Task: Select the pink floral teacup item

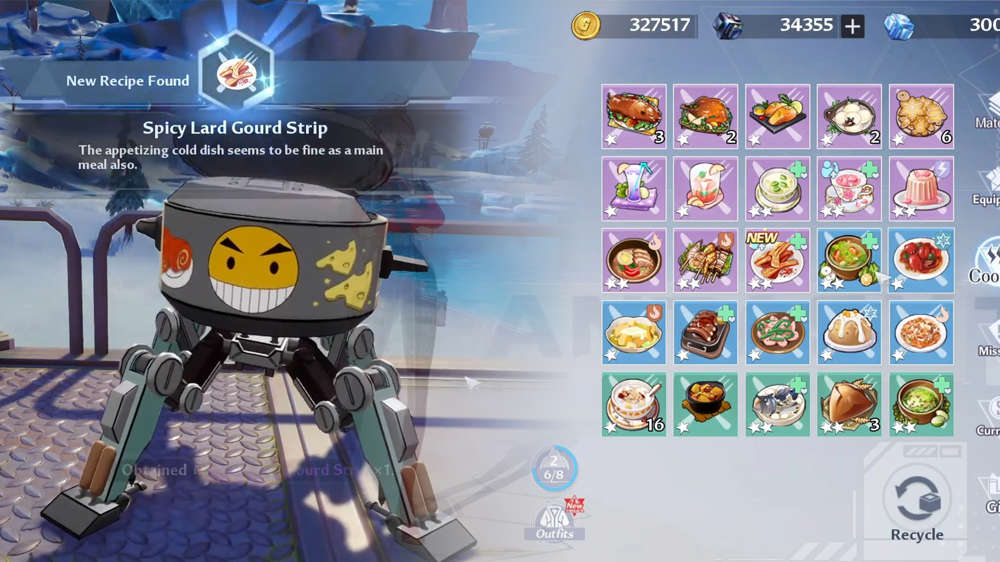Action: coord(849,188)
